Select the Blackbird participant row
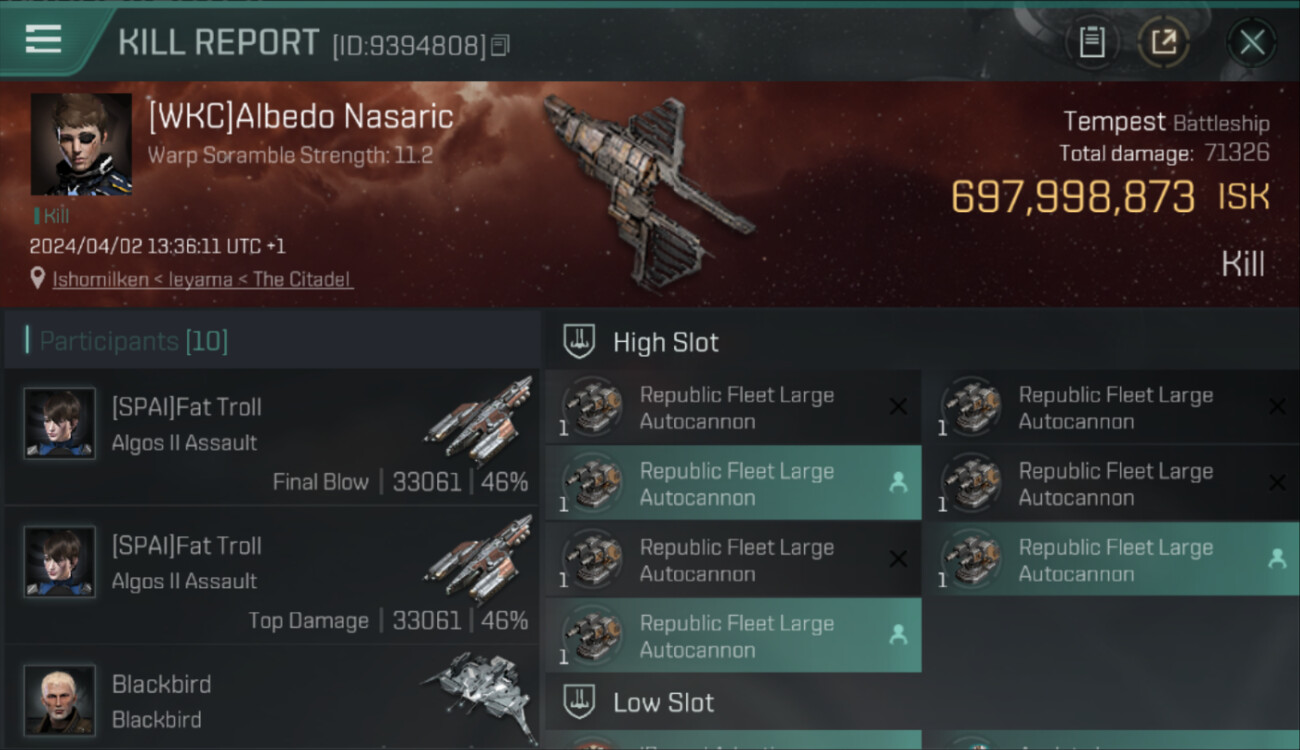 272,700
